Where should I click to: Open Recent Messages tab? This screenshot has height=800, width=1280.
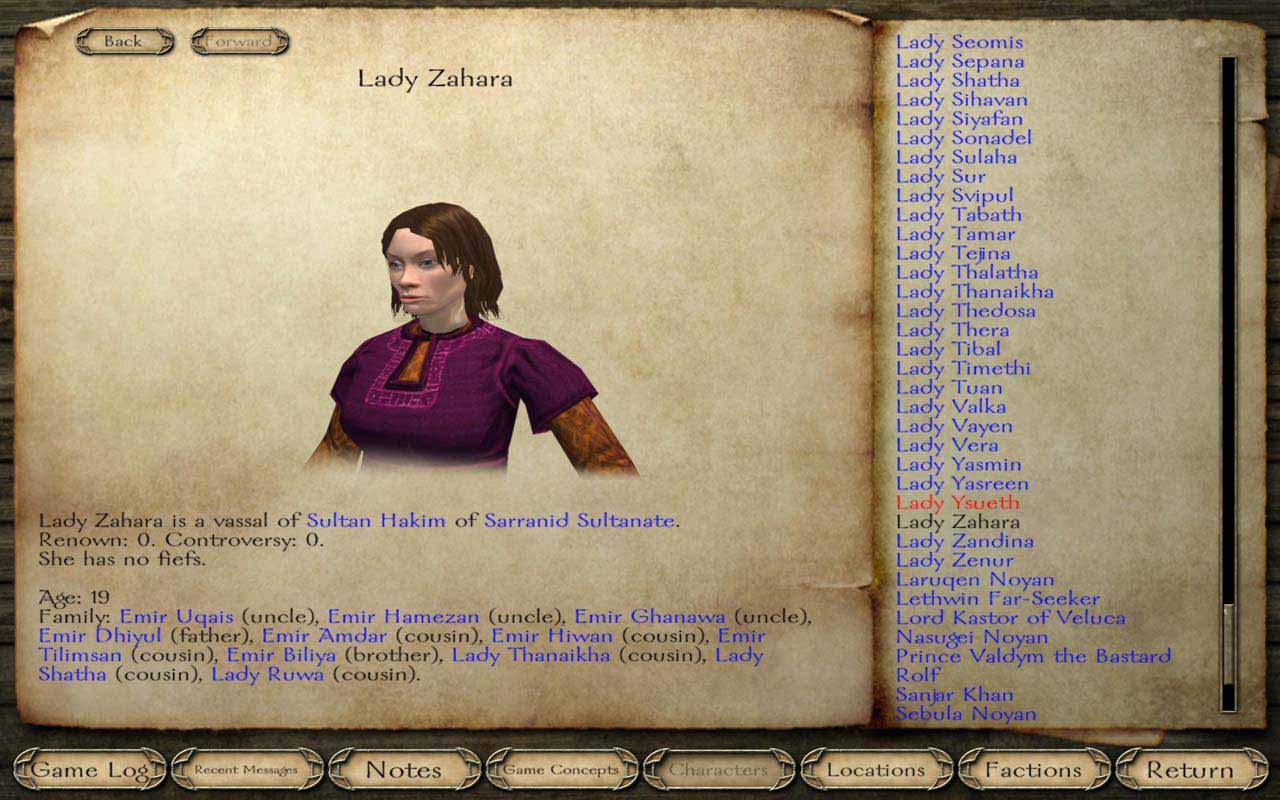pyautogui.click(x=247, y=770)
